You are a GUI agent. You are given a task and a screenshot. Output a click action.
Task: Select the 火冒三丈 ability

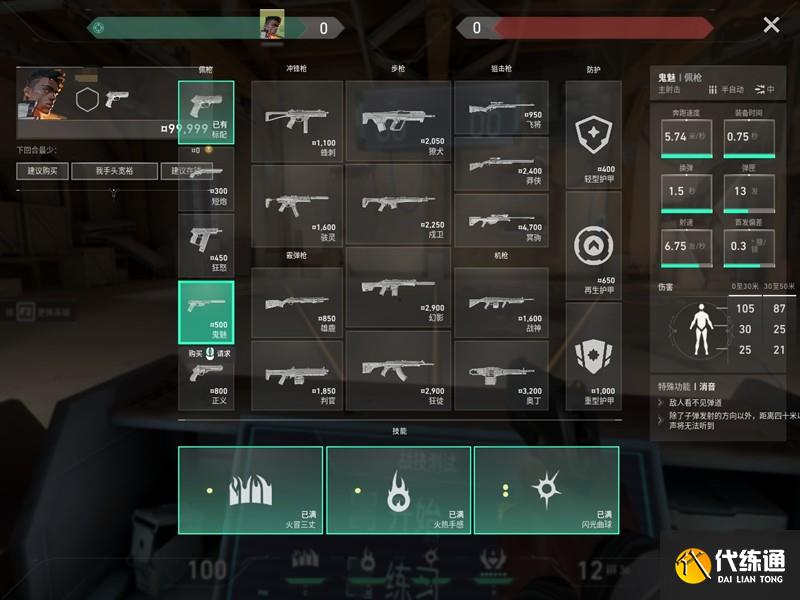tap(251, 489)
